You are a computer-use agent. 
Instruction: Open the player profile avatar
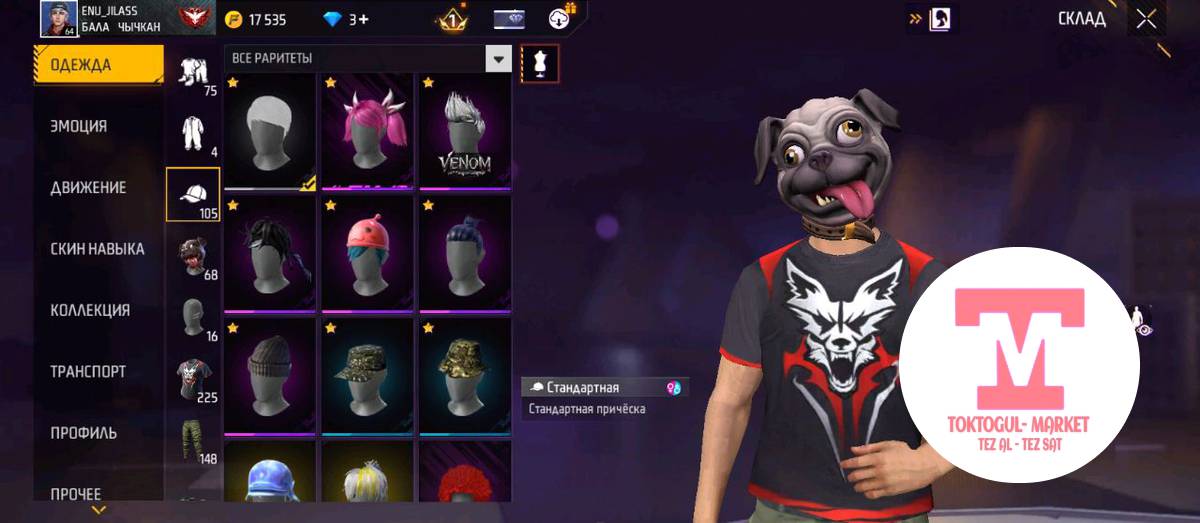[58, 18]
